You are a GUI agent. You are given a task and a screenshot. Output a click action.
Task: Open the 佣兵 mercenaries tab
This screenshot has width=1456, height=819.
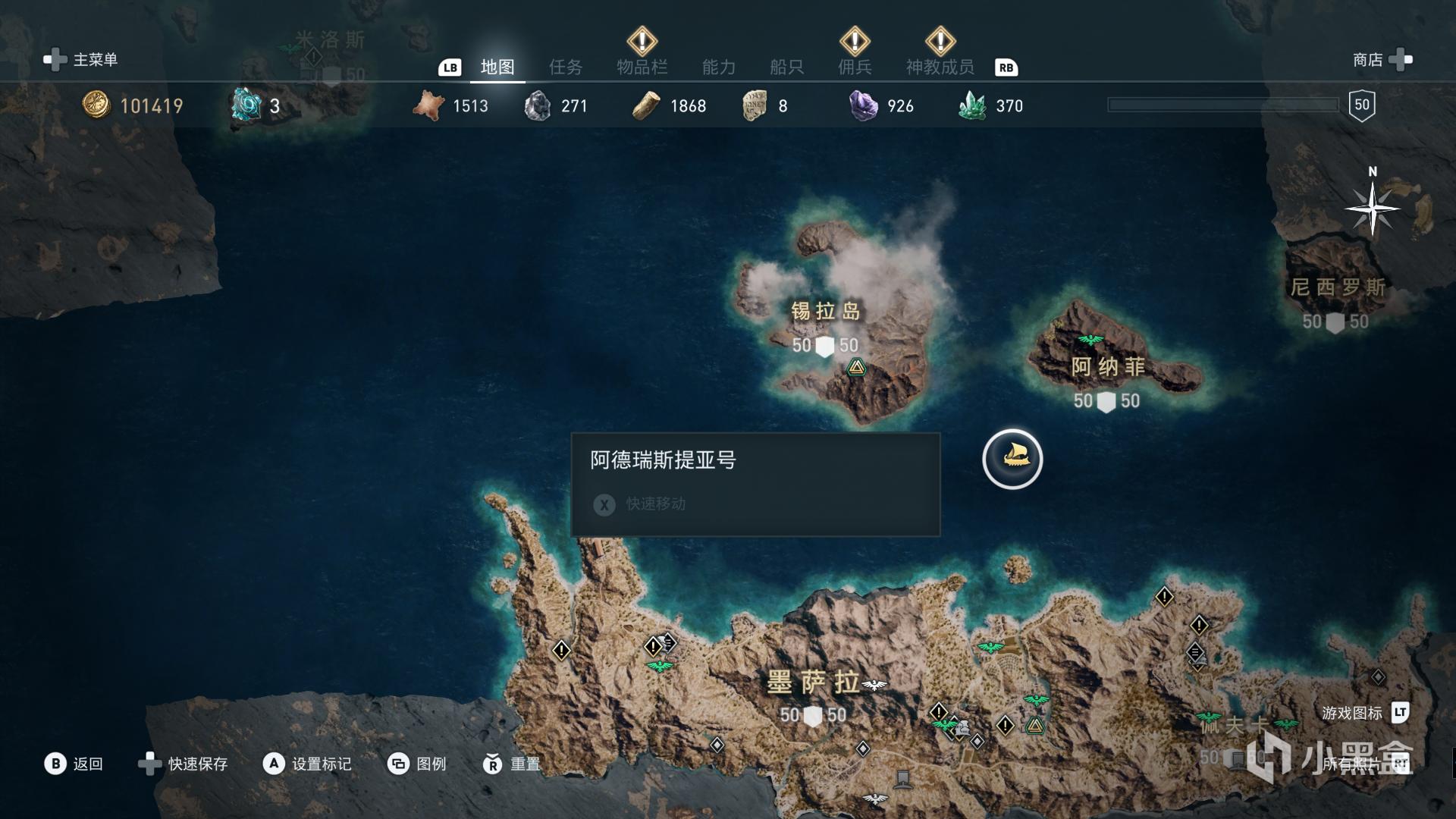coord(855,67)
